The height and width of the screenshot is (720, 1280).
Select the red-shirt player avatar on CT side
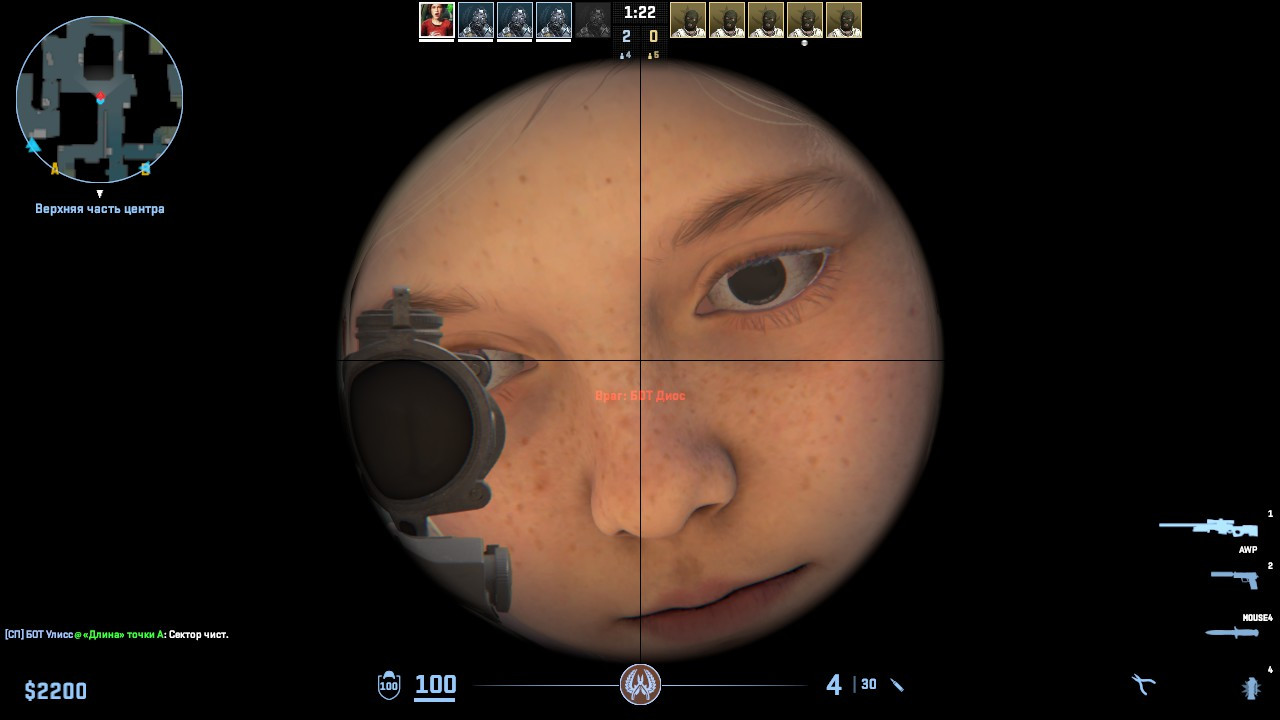[x=437, y=20]
